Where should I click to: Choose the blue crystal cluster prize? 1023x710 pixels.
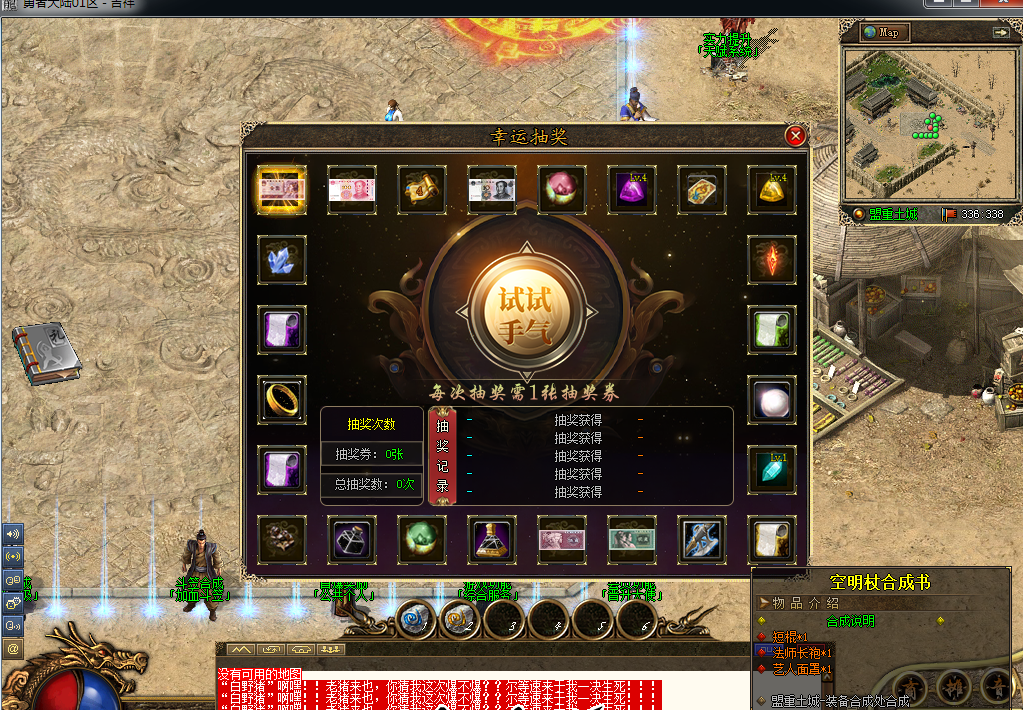tap(282, 260)
